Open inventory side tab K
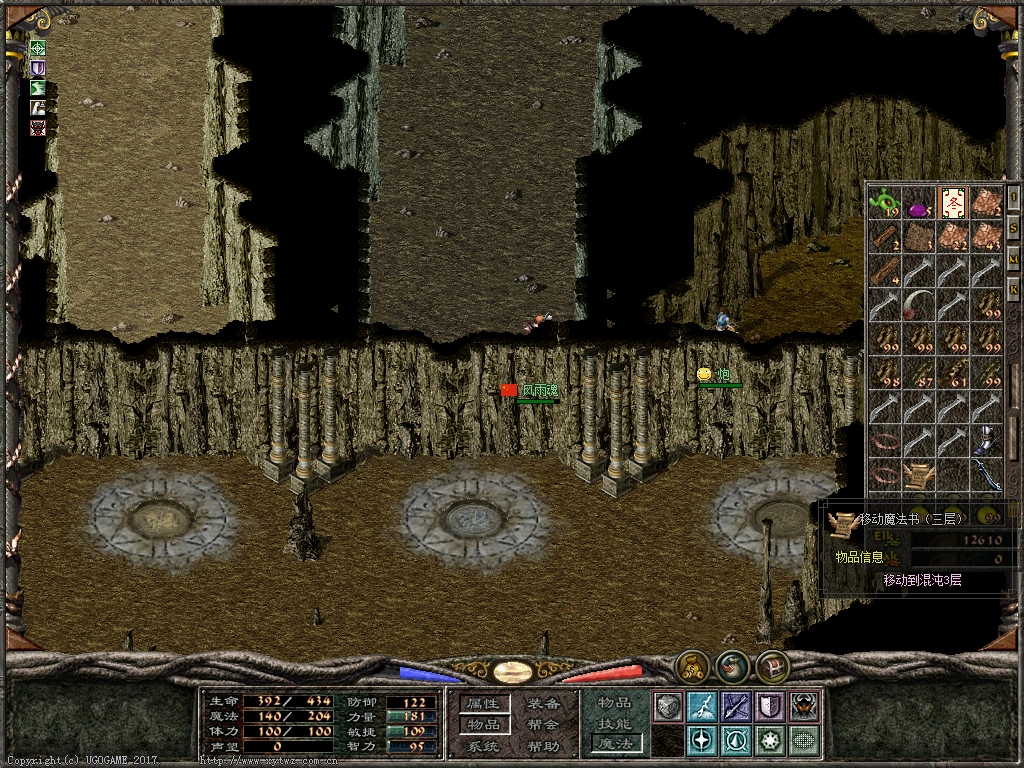 tap(1013, 290)
